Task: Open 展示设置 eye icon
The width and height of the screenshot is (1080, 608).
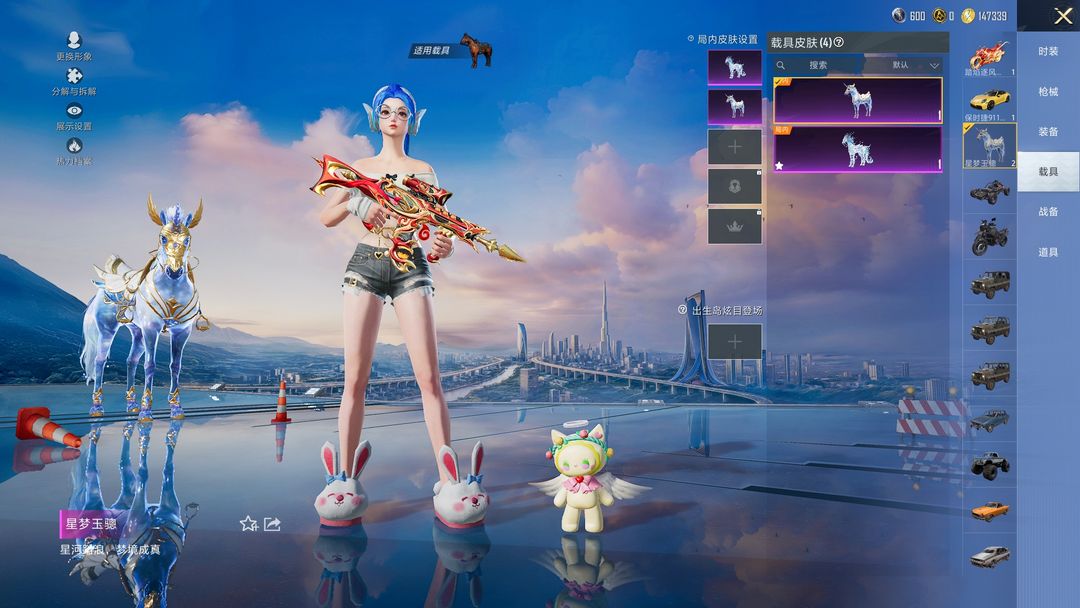Action: coord(74,112)
